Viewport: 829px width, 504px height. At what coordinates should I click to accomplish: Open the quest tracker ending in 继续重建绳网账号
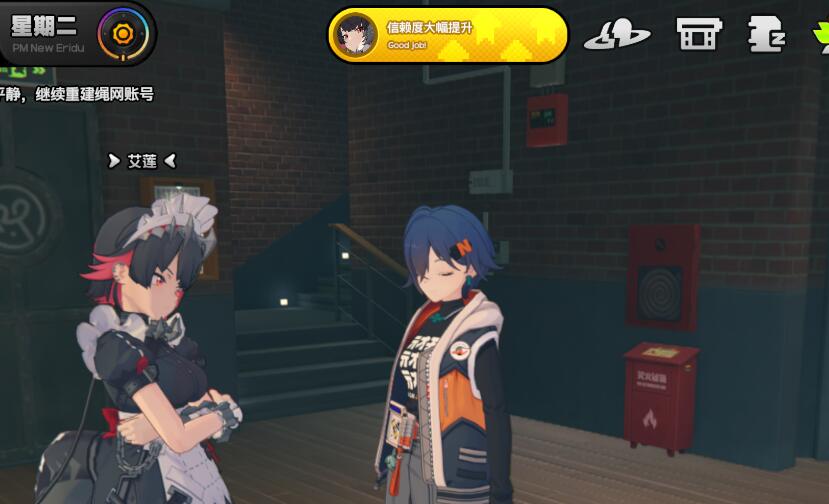pyautogui.click(x=76, y=94)
